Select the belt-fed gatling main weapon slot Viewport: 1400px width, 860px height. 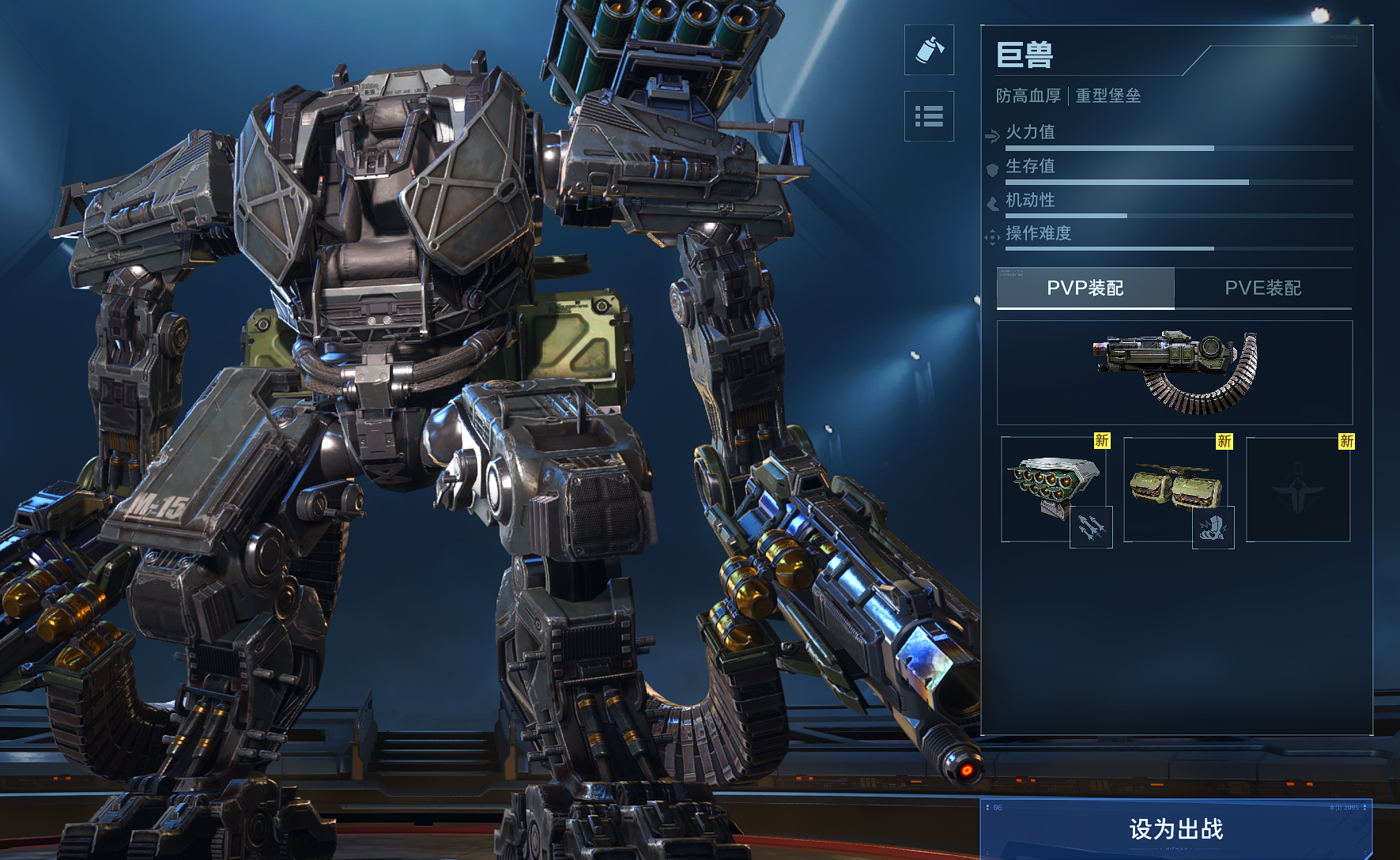point(1175,372)
